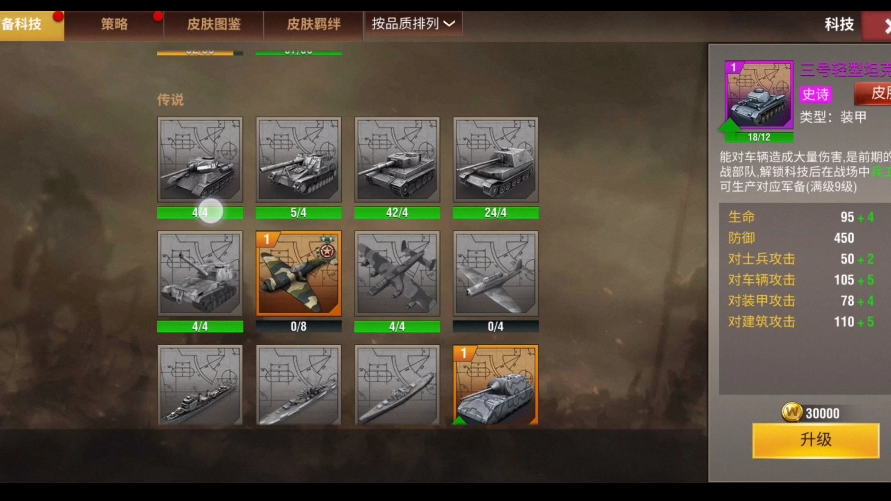This screenshot has width=891, height=501.
Task: Switch to the 皮肤羁绊 tab
Action: tap(313, 24)
